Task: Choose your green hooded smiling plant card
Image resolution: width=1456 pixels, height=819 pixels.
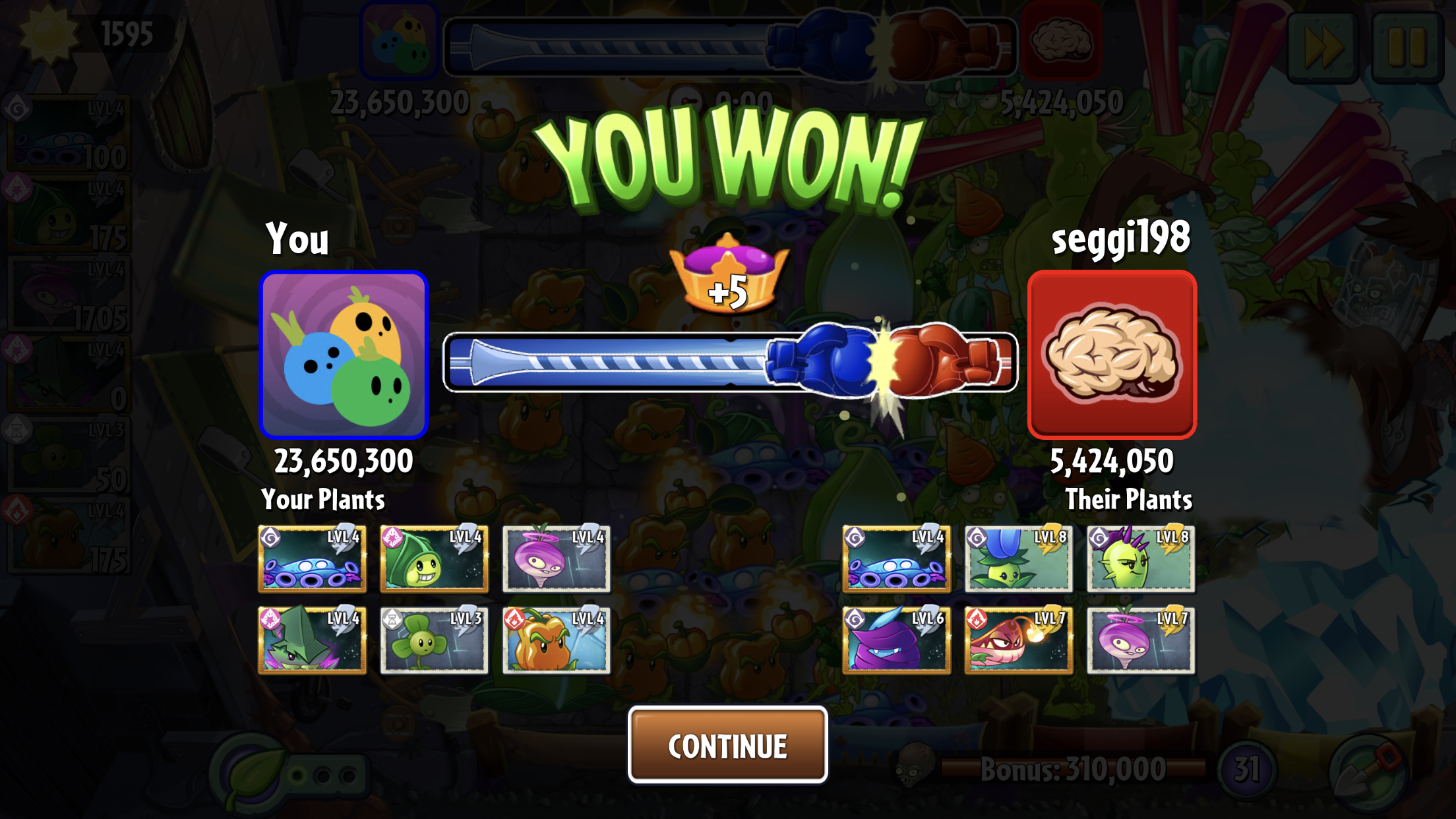Action: click(x=434, y=559)
